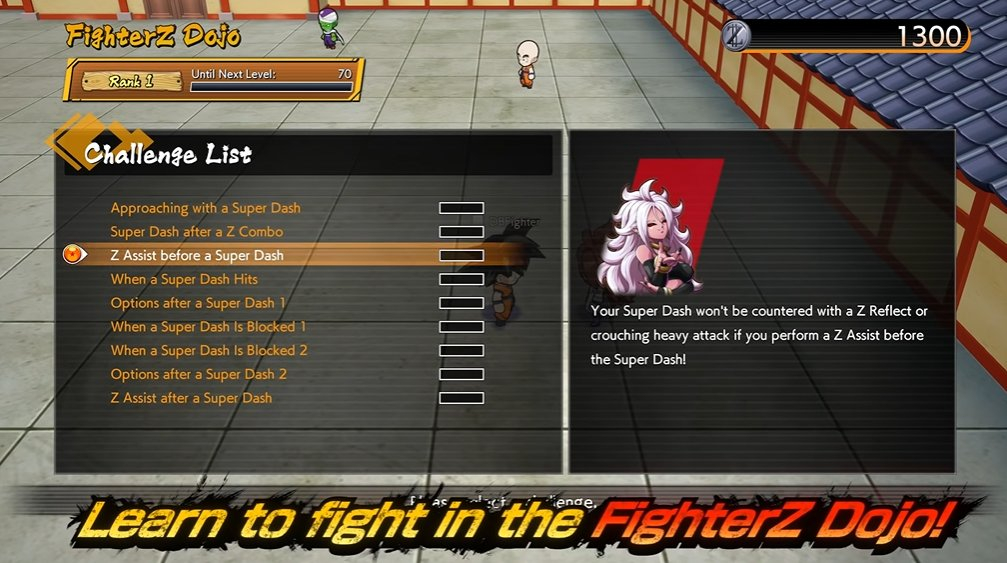The width and height of the screenshot is (1007, 563).
Task: Open When a Super Dash Is Blocked 2
Action: (x=208, y=350)
